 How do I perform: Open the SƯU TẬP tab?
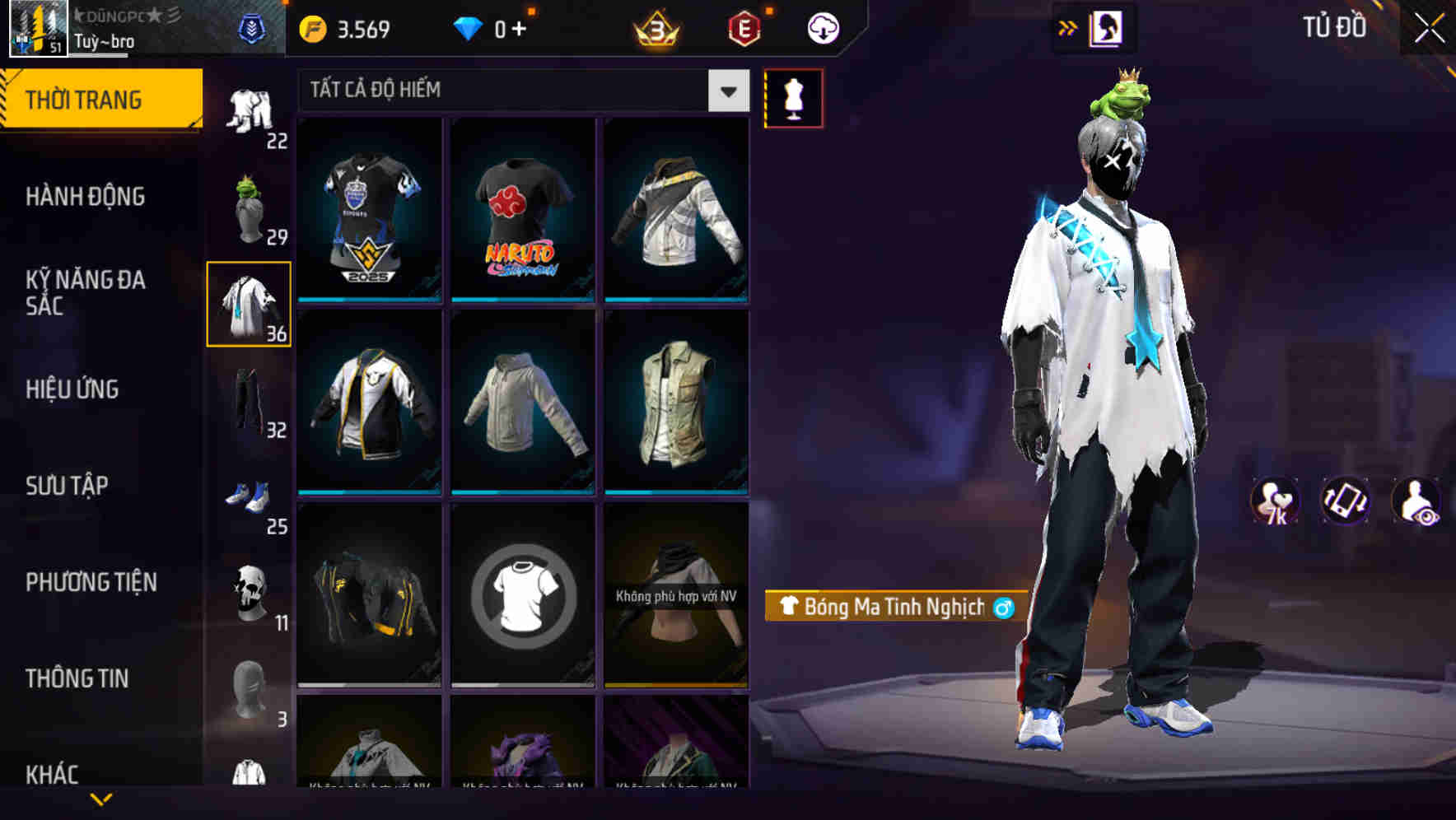[x=66, y=486]
